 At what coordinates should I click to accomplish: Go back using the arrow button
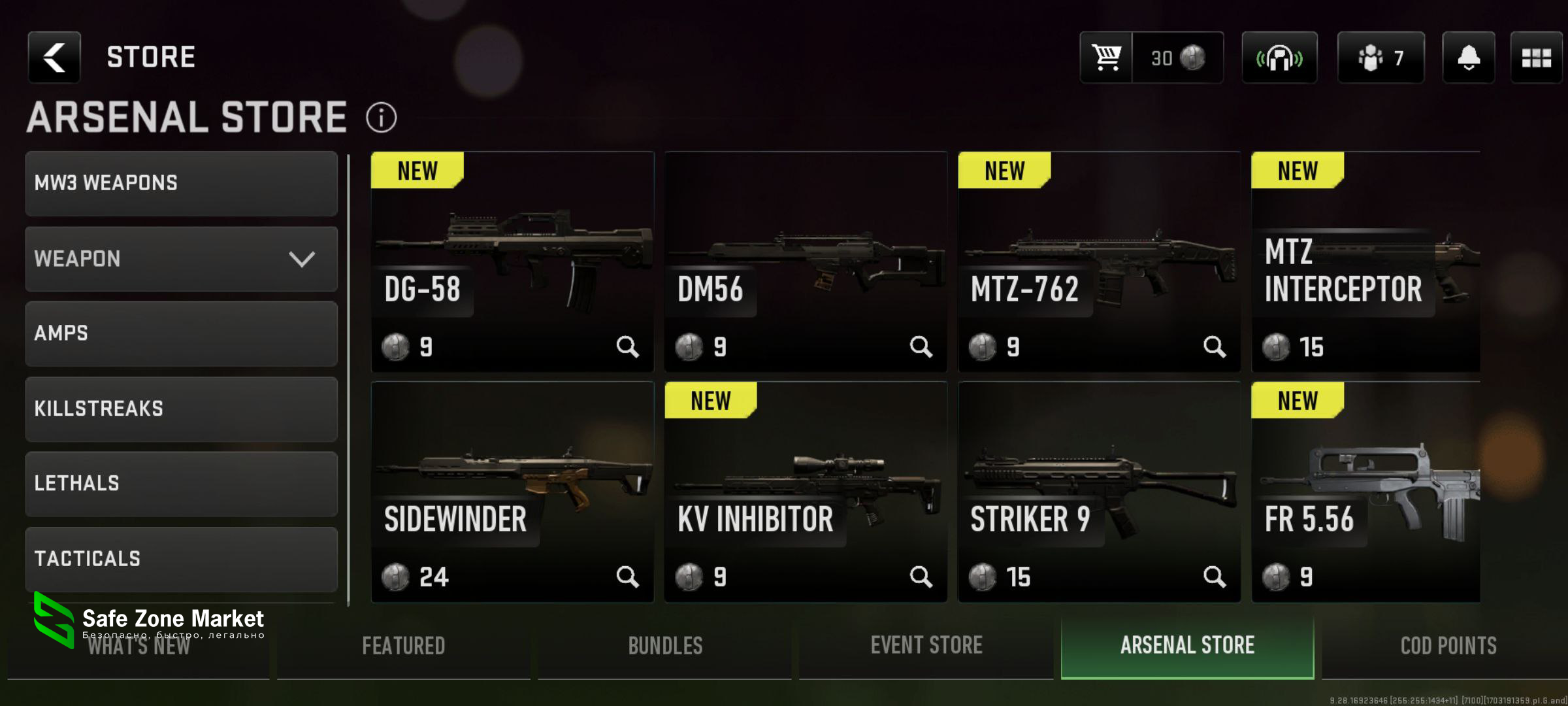(x=54, y=58)
